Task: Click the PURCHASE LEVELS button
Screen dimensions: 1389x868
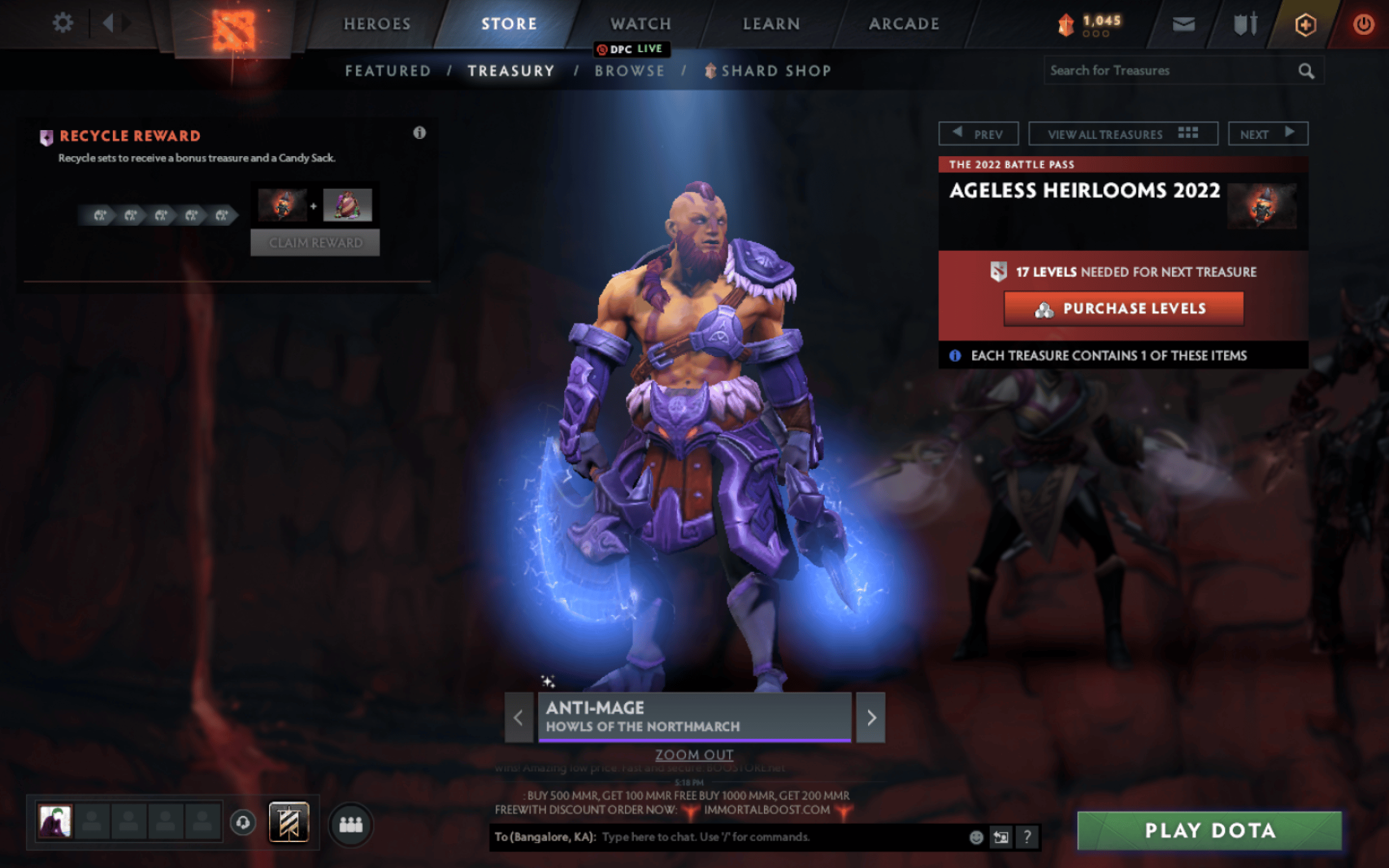Action: tap(1123, 308)
